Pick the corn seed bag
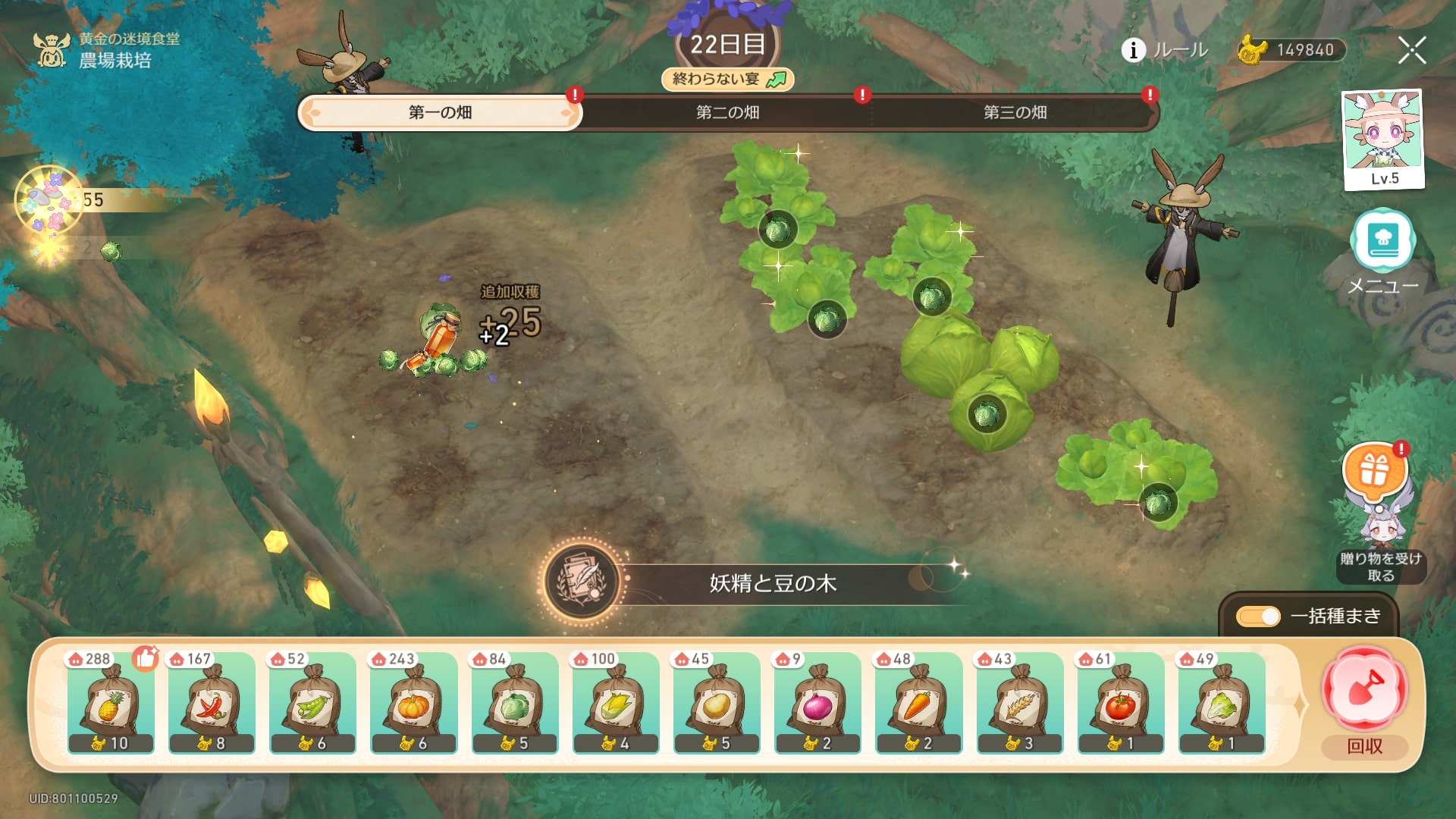Screen dimensions: 1456x819 (x=616, y=703)
